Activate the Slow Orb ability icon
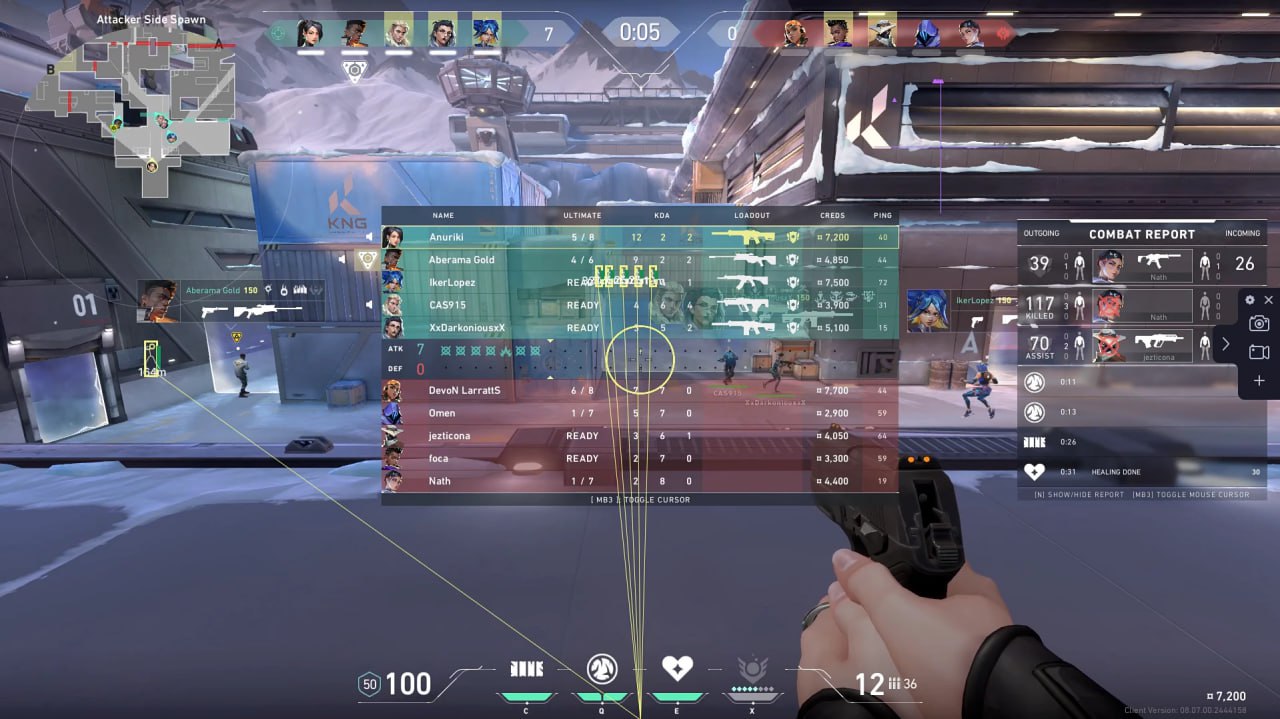 (601, 668)
